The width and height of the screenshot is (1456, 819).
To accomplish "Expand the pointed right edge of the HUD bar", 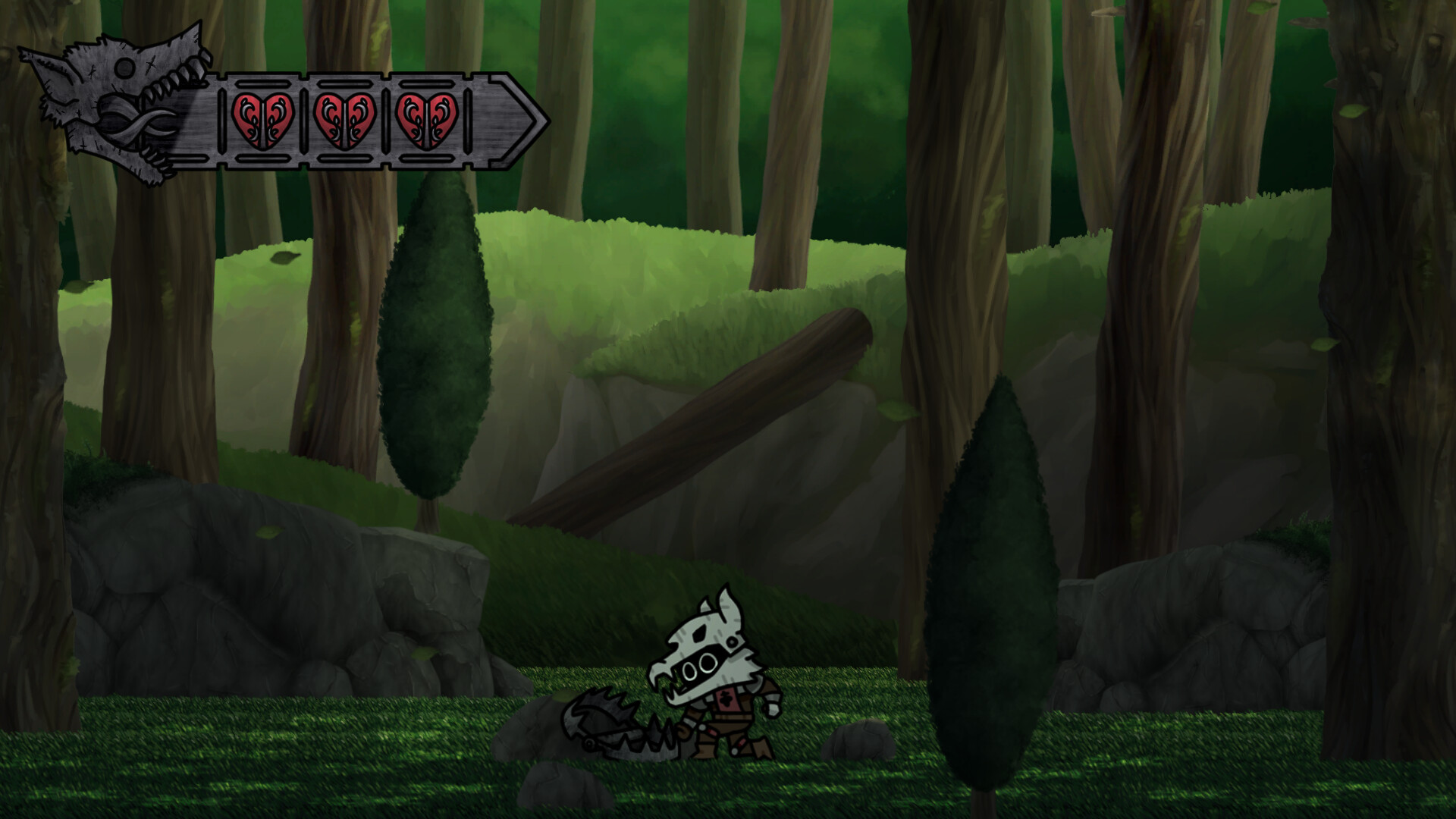I will [523, 121].
